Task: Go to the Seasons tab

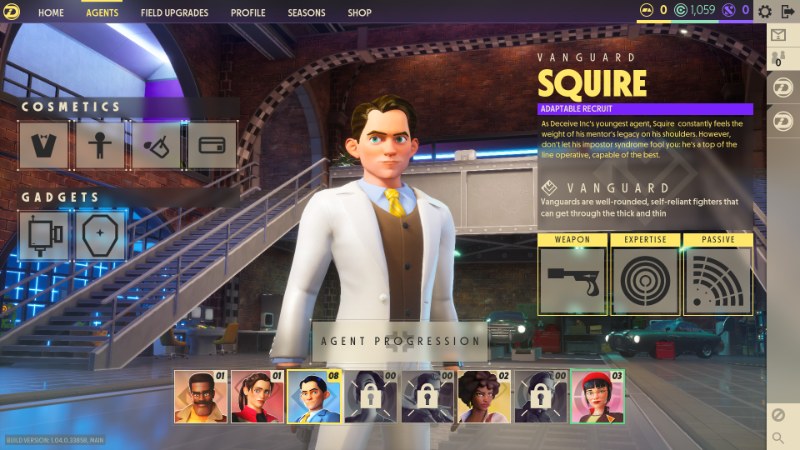Action: pos(305,13)
